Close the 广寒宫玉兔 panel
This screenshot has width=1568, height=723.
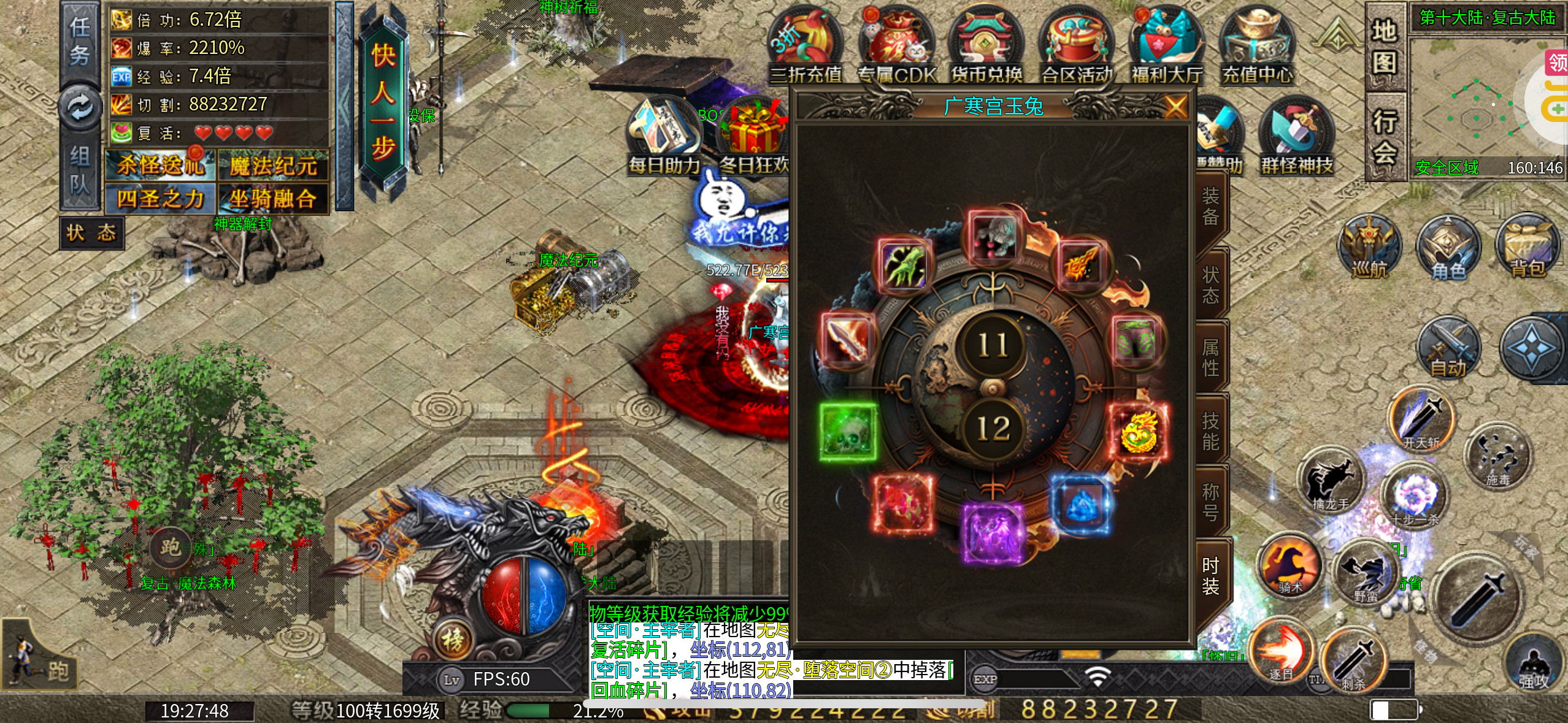[x=1175, y=107]
